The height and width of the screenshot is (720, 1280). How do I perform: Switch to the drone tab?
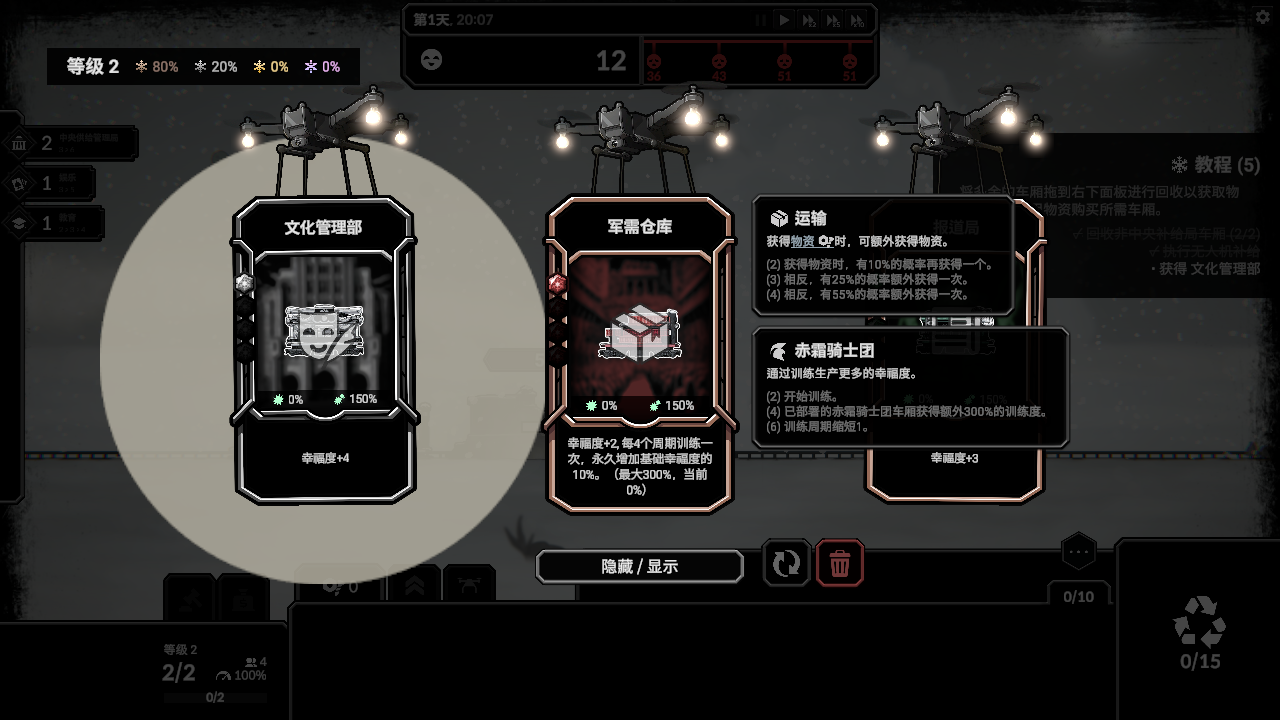[x=469, y=584]
